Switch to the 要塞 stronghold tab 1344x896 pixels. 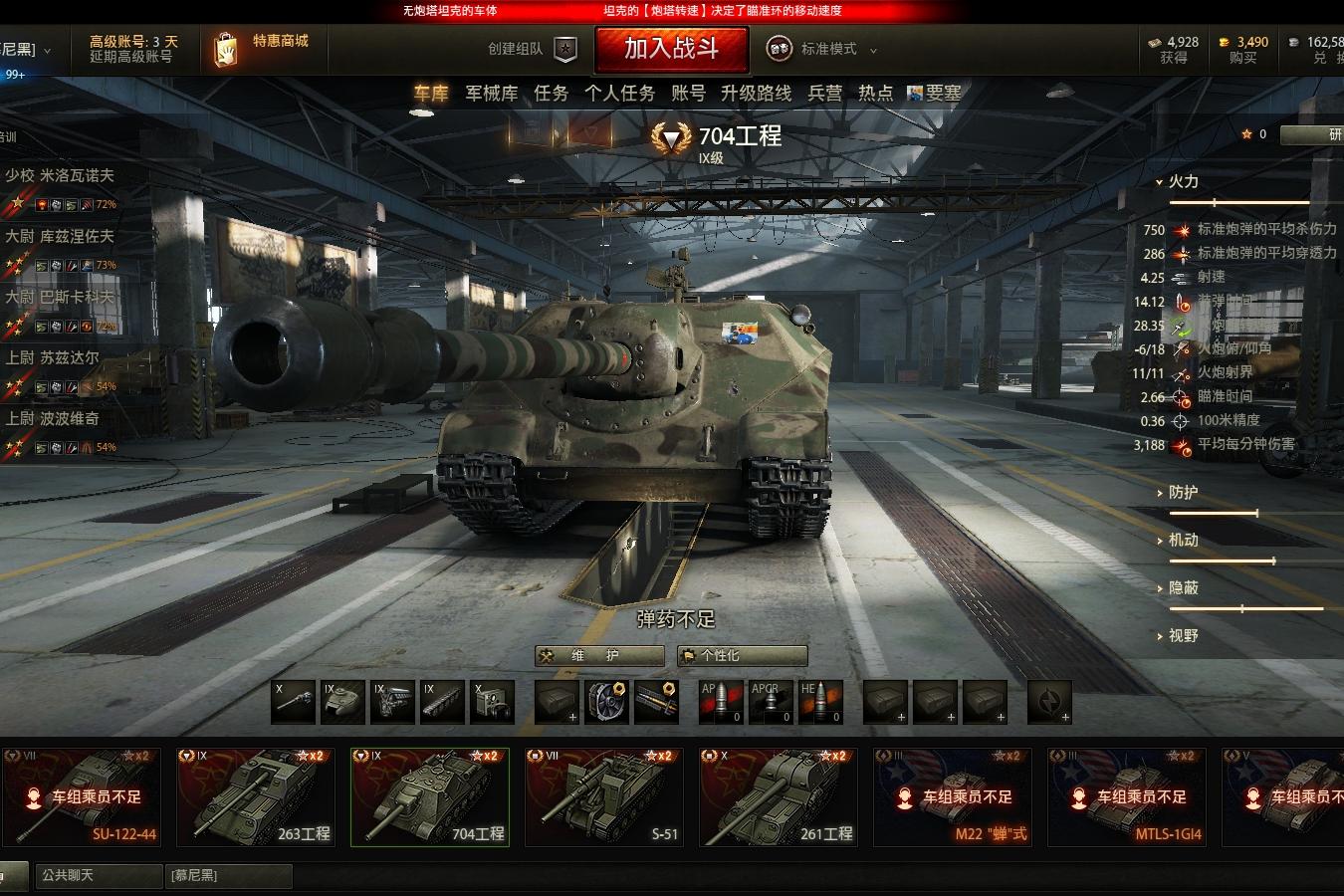pos(935,94)
